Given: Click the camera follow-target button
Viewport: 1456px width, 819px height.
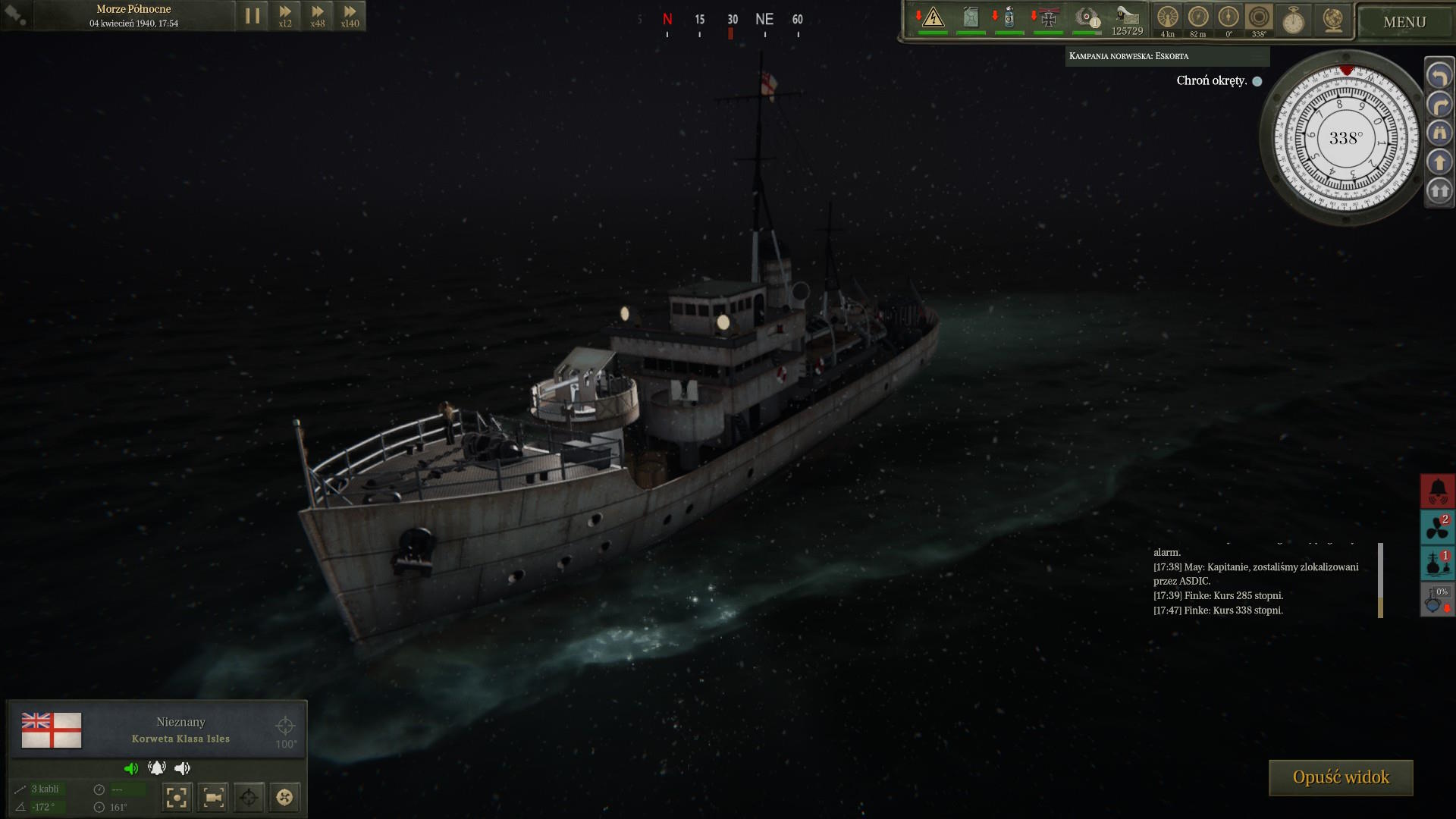Looking at the screenshot, I should coord(213,797).
